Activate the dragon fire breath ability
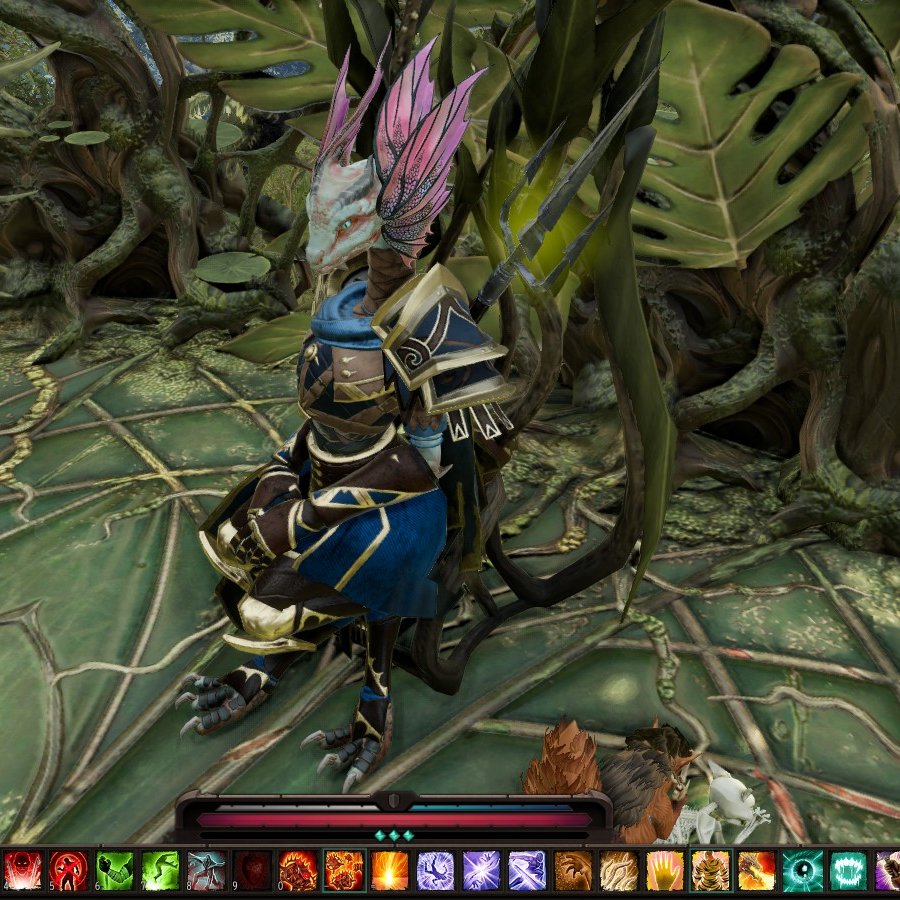Viewport: 900px width, 900px height. click(x=757, y=871)
